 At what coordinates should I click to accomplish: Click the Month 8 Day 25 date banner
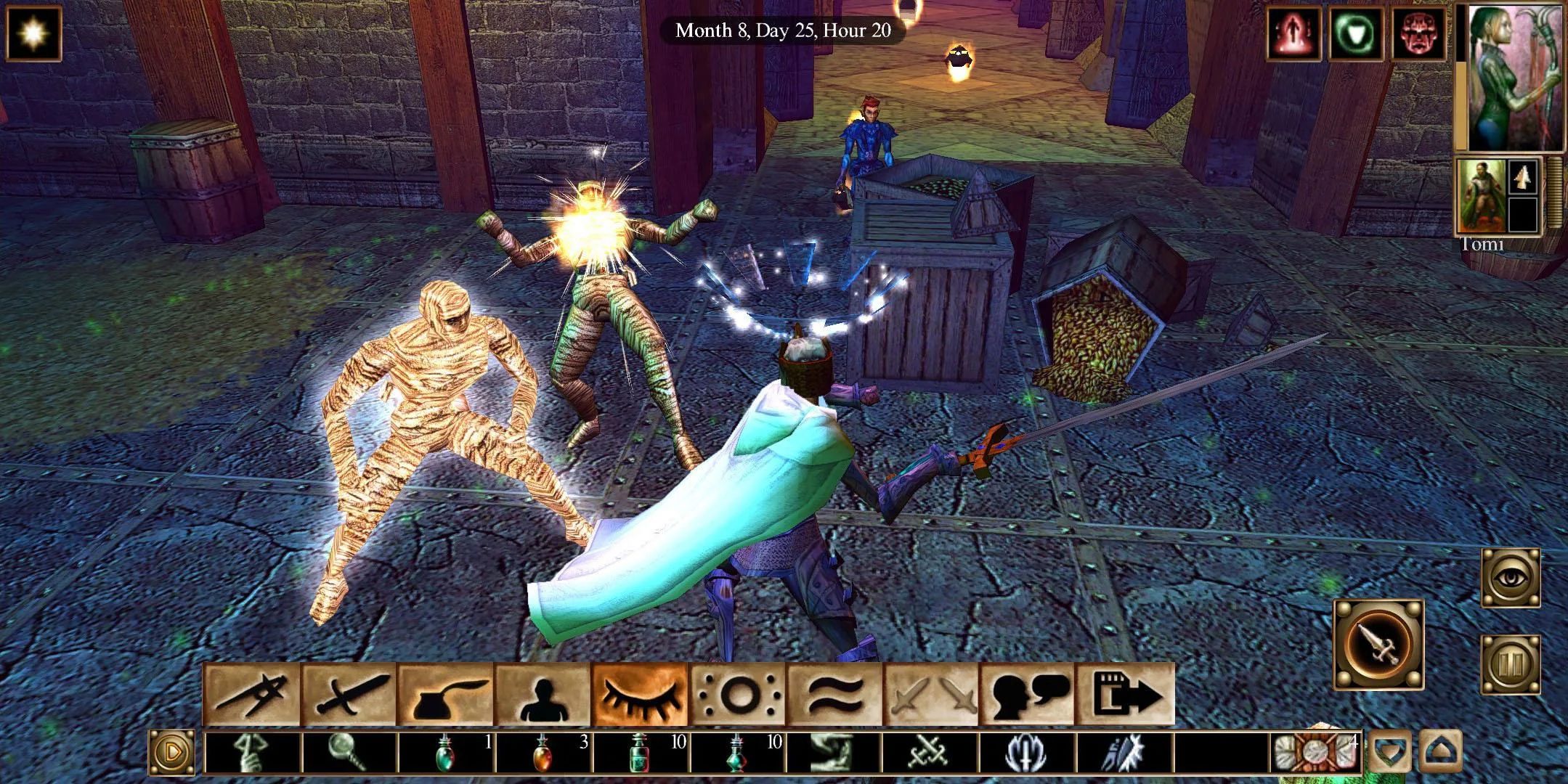784,31
